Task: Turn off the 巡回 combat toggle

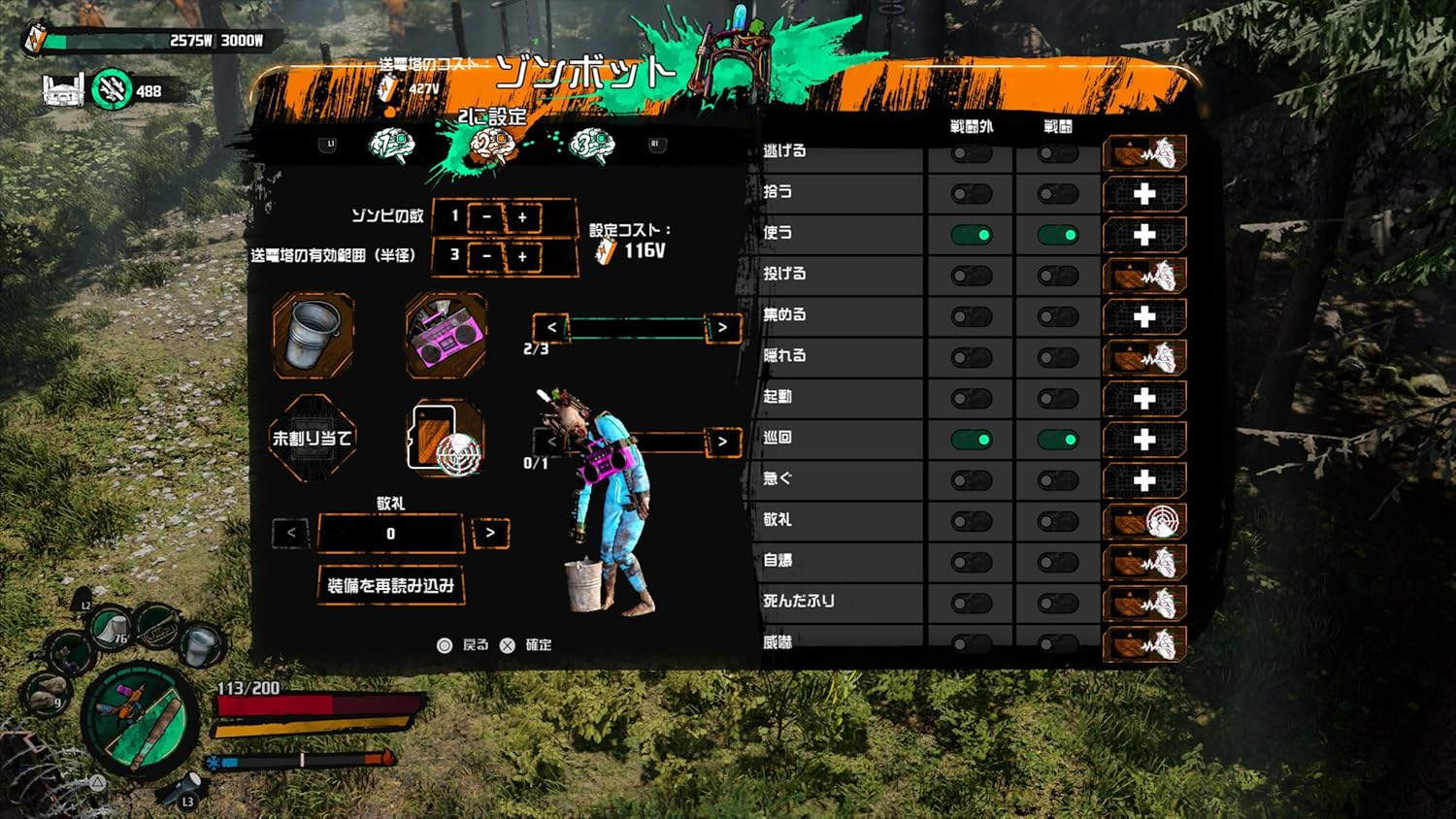Action: (1057, 438)
